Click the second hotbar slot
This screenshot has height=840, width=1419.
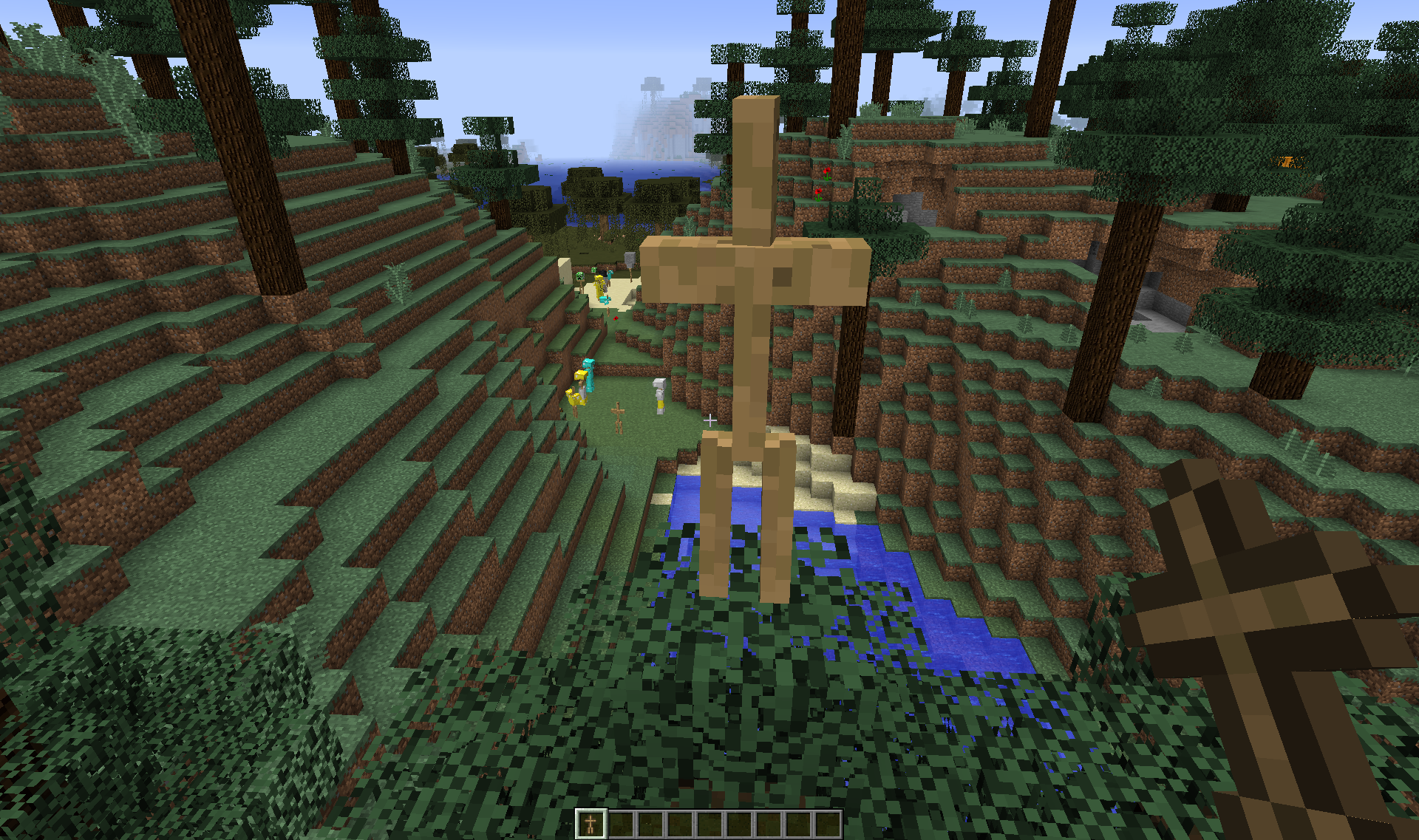[621, 823]
